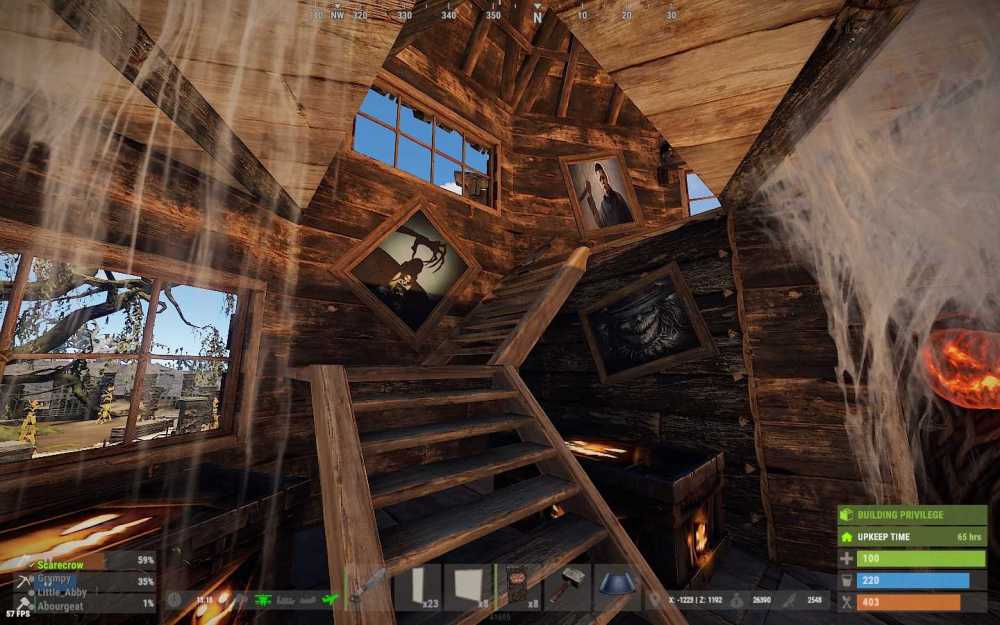Select teammate Little_Abby in the team list
This screenshot has height=625, width=1000.
62,592
